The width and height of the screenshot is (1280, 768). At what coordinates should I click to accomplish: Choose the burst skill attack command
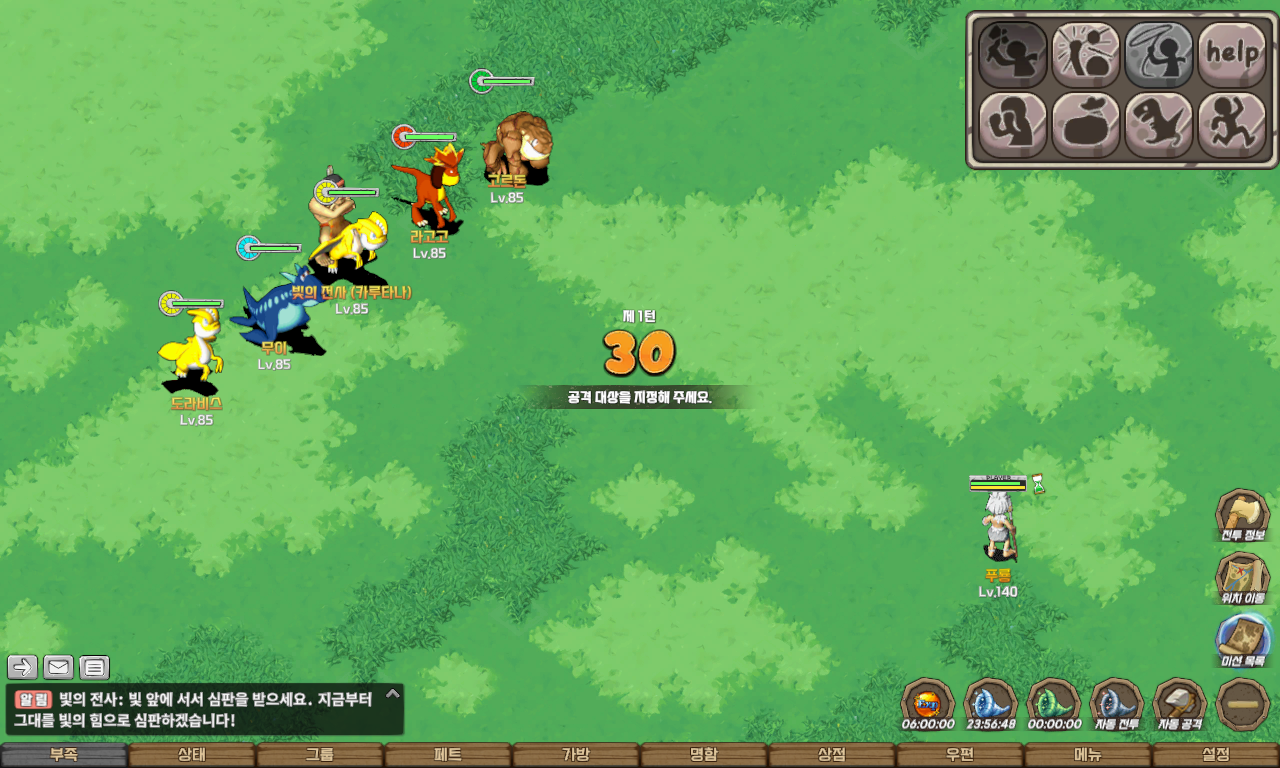point(1085,53)
